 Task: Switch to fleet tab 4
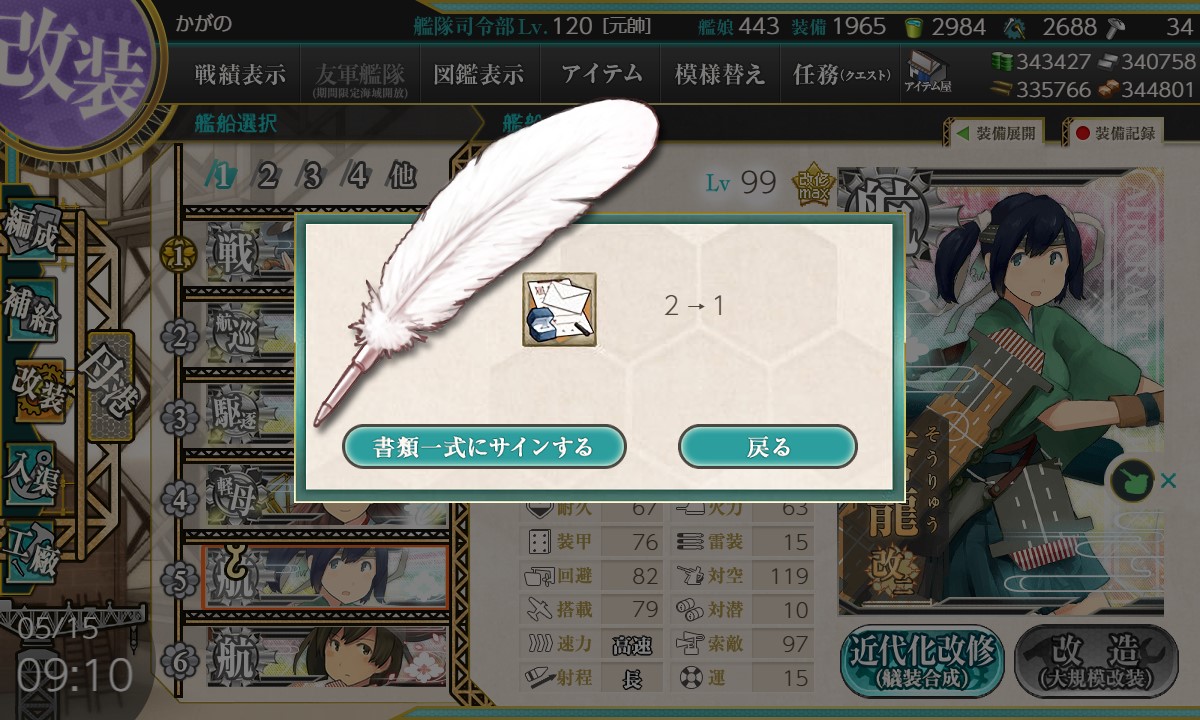(358, 176)
